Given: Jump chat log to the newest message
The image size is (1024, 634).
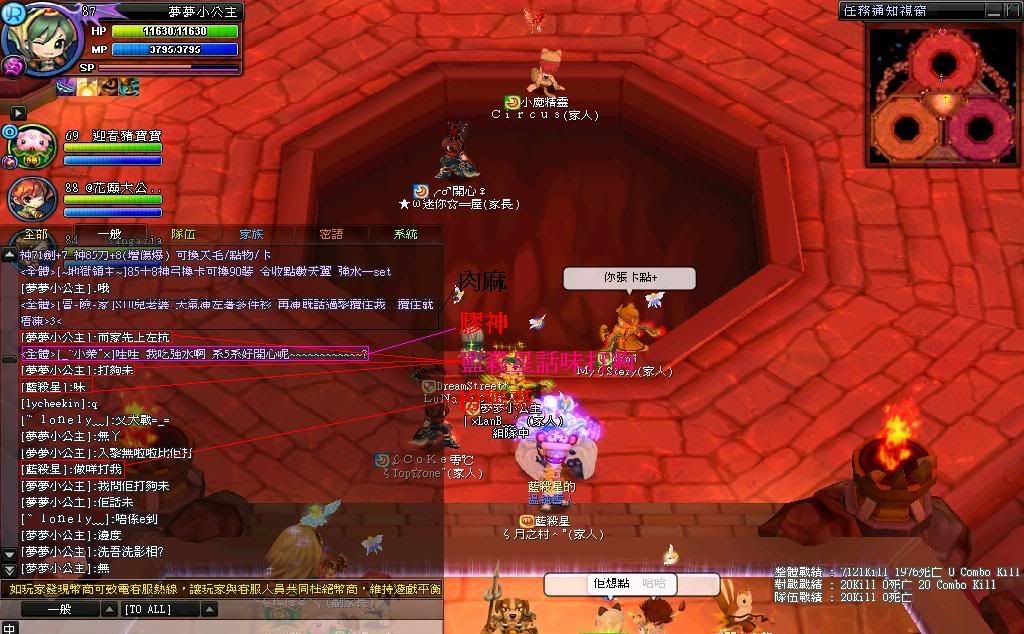Looking at the screenshot, I should (8, 566).
